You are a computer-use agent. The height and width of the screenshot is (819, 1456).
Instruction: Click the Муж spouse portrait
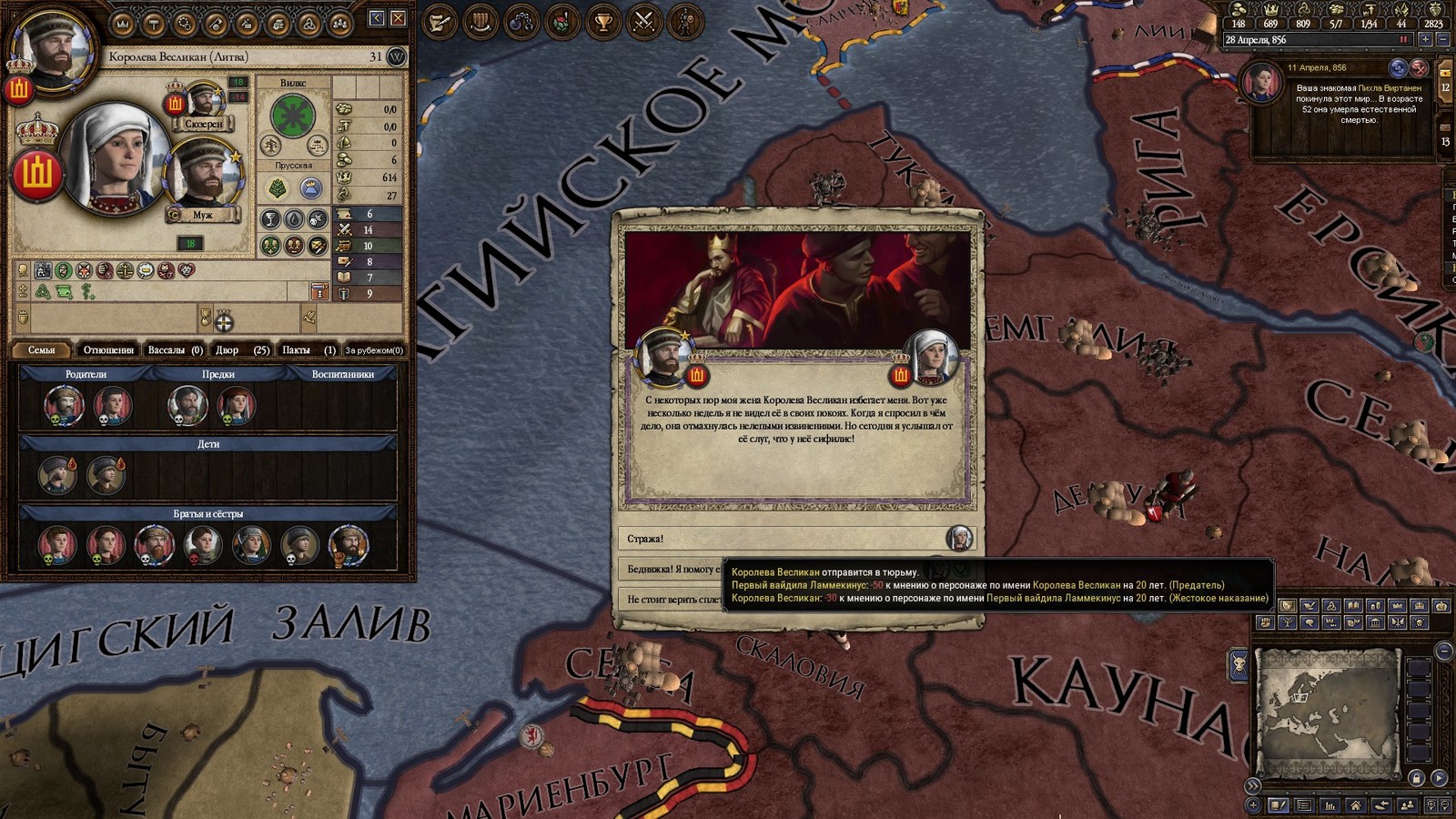pos(202,176)
